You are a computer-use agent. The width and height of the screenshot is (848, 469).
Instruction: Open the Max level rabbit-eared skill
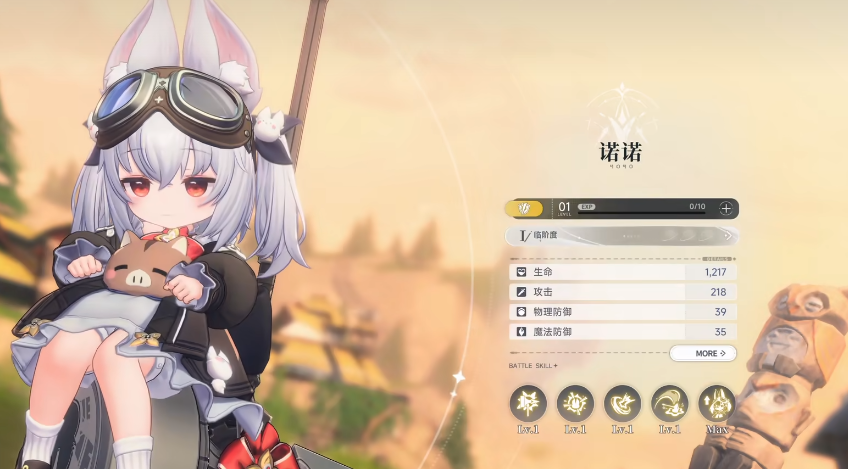716,403
